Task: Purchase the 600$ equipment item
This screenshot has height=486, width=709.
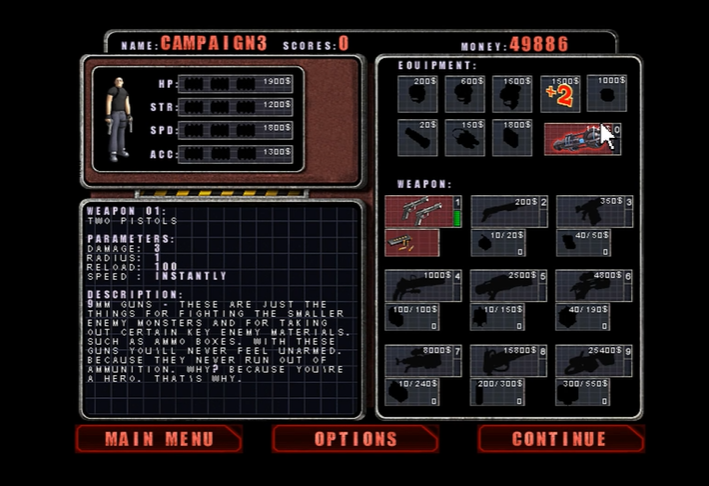Action: click(465, 95)
